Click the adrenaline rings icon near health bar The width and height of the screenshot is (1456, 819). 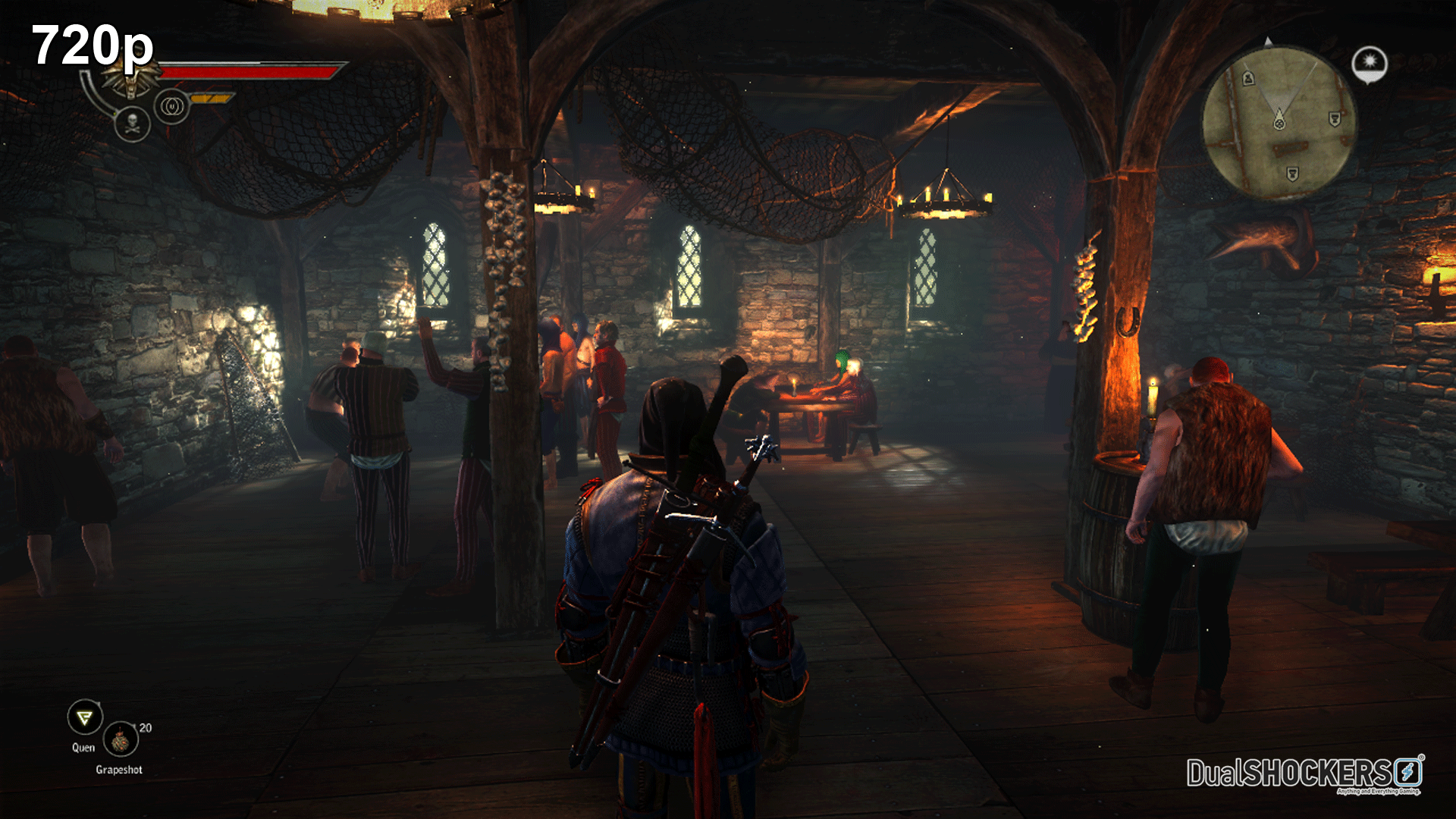(x=171, y=106)
